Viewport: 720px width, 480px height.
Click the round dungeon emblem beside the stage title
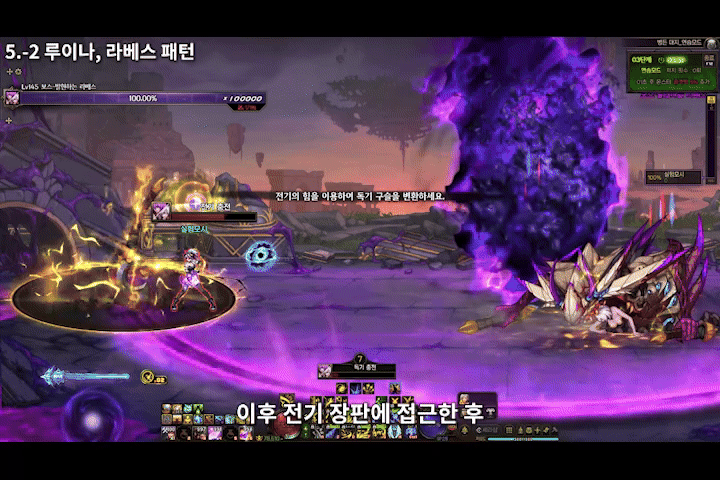pyautogui.click(x=712, y=45)
